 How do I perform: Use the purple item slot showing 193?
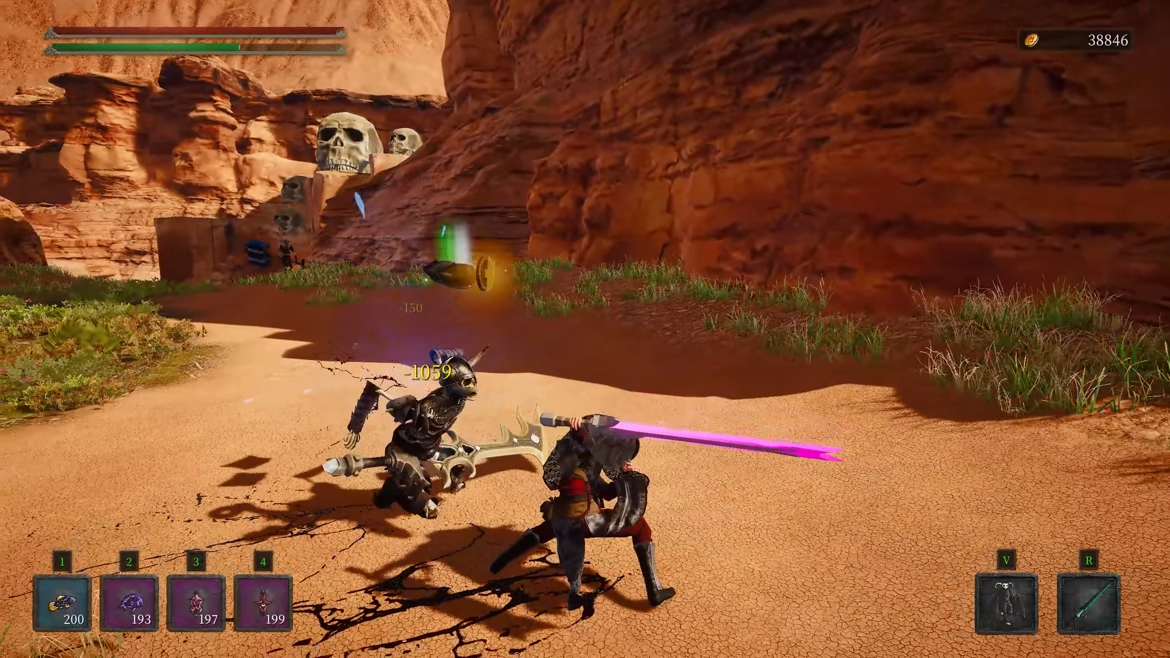[129, 603]
